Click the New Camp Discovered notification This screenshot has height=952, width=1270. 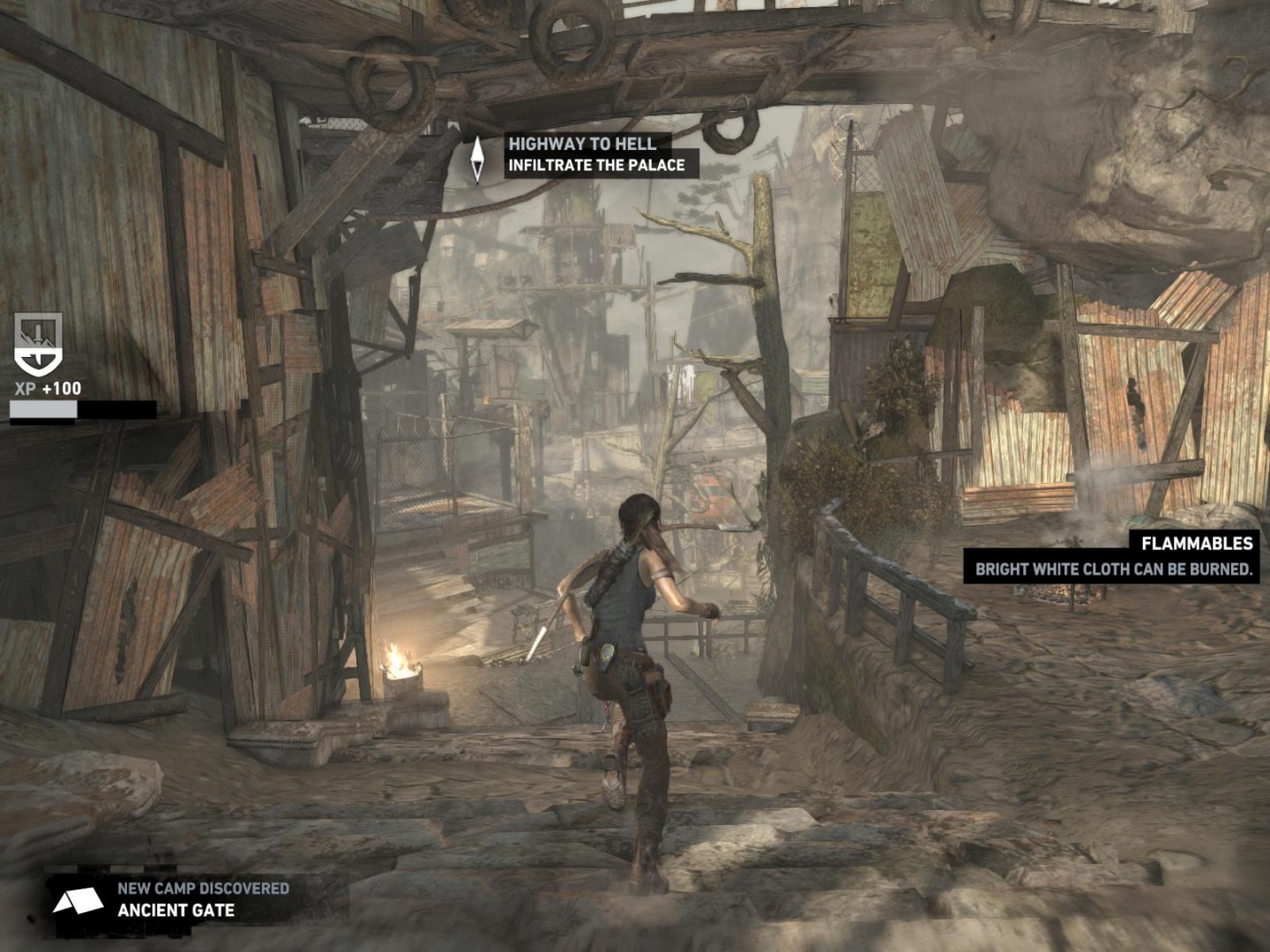point(202,899)
